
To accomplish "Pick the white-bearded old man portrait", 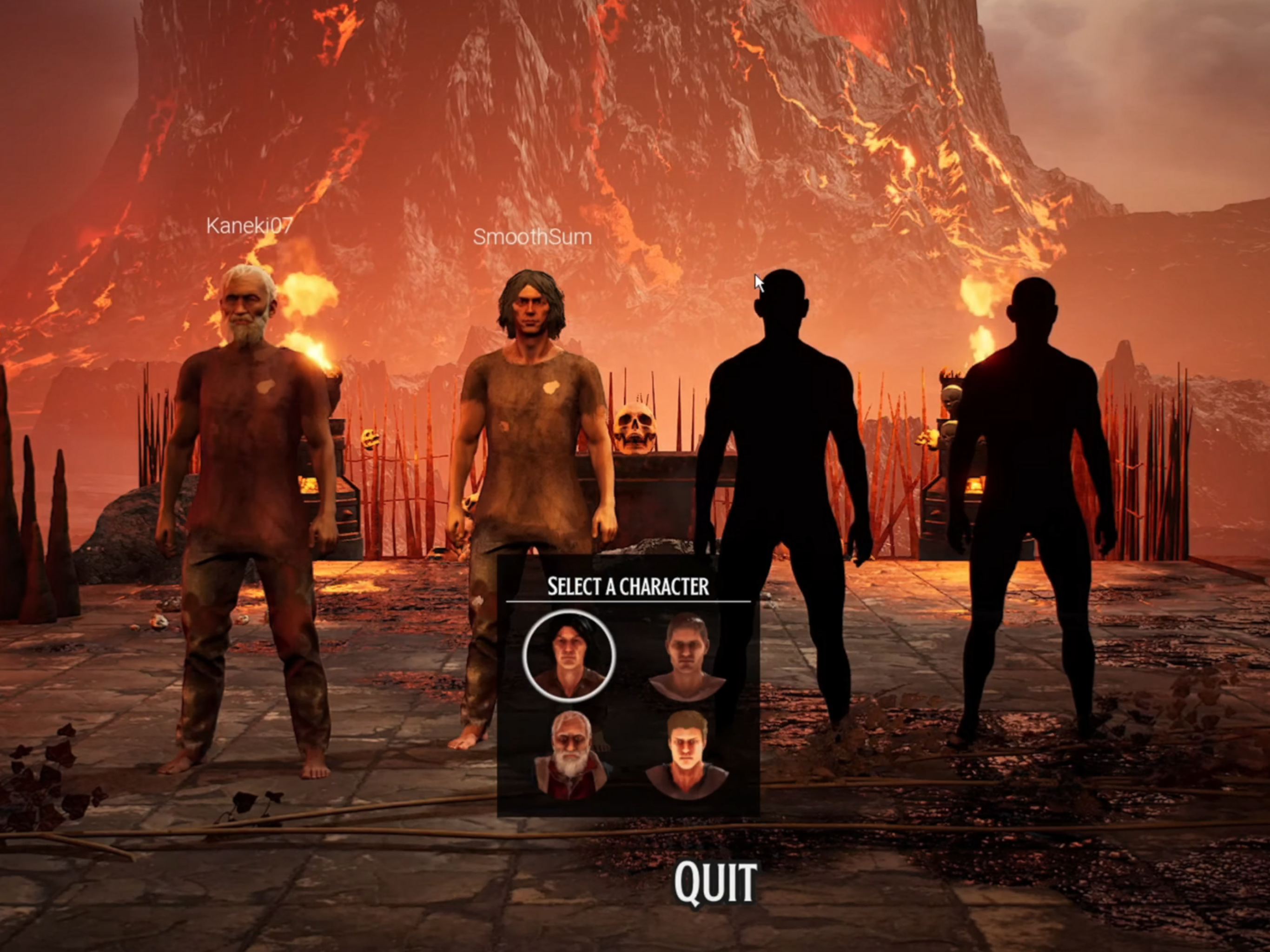I will (x=570, y=754).
